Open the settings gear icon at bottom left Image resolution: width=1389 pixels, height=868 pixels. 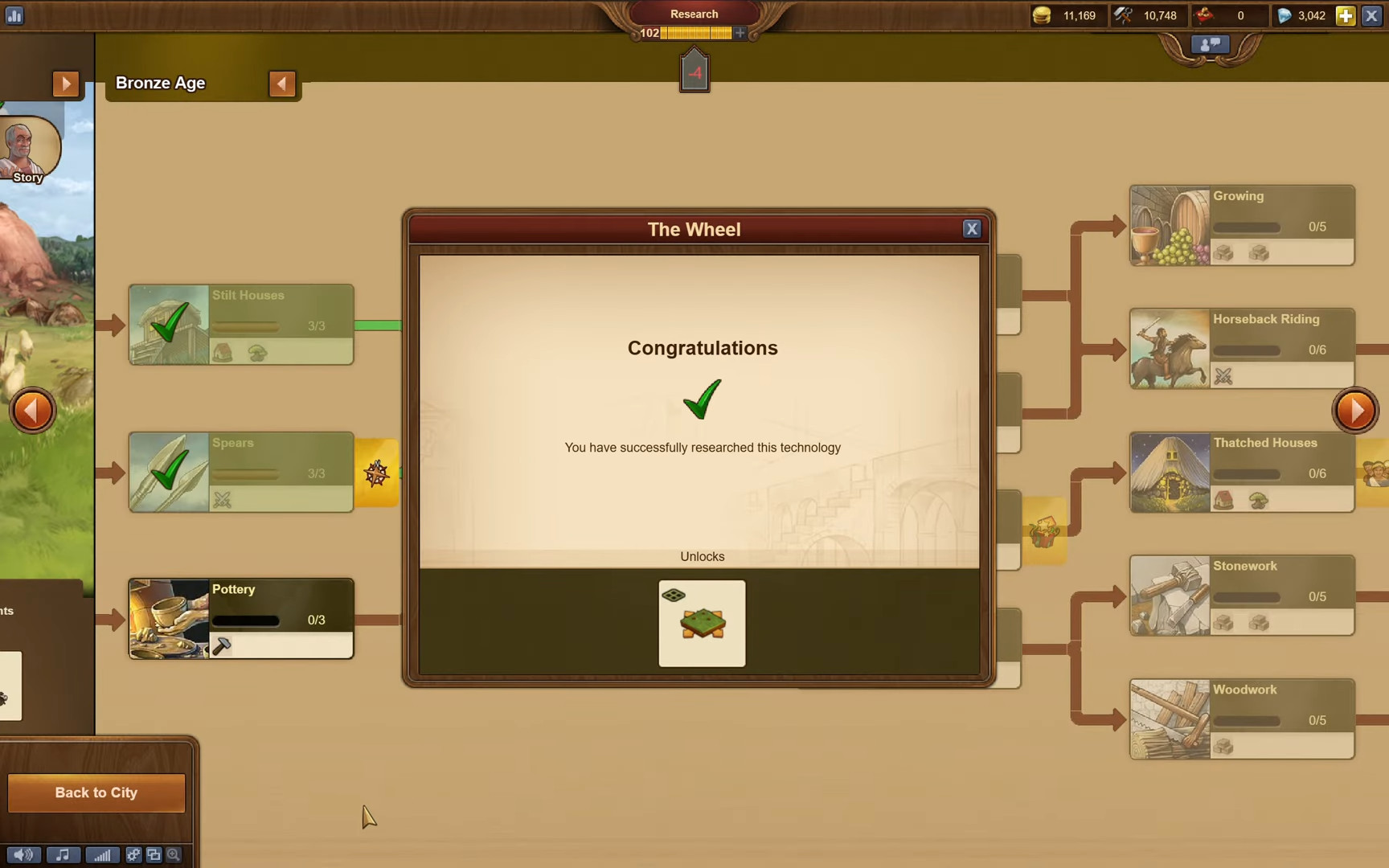point(133,855)
